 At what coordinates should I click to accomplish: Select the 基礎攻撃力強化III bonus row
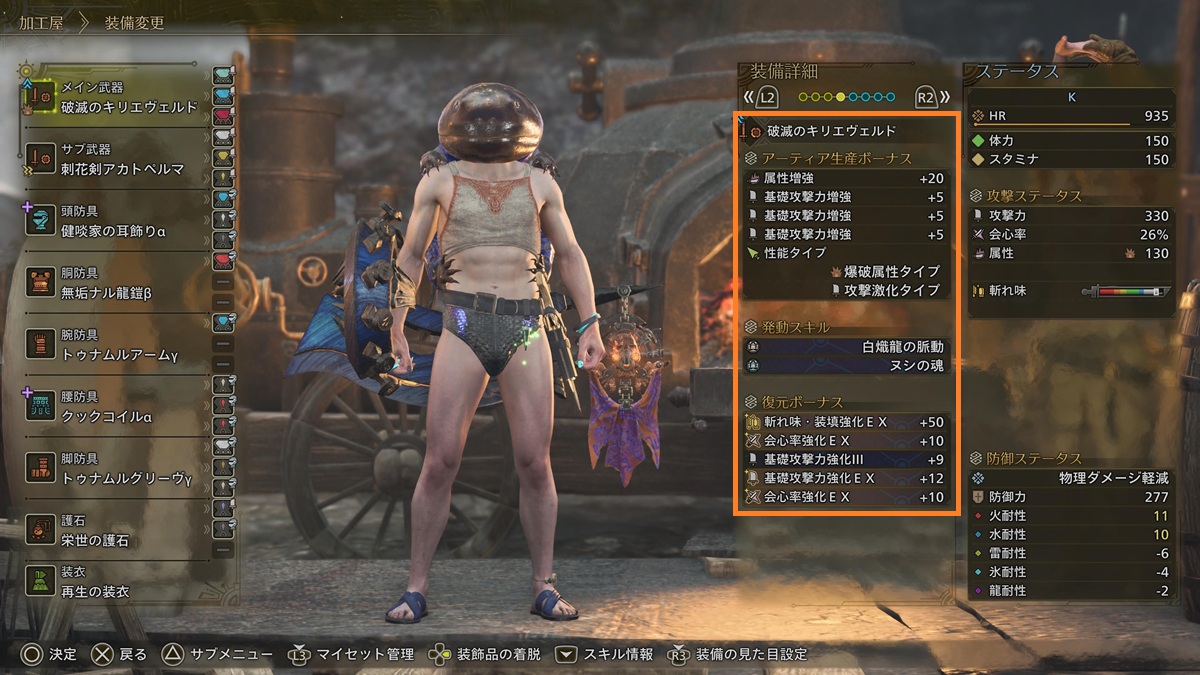(x=846, y=460)
